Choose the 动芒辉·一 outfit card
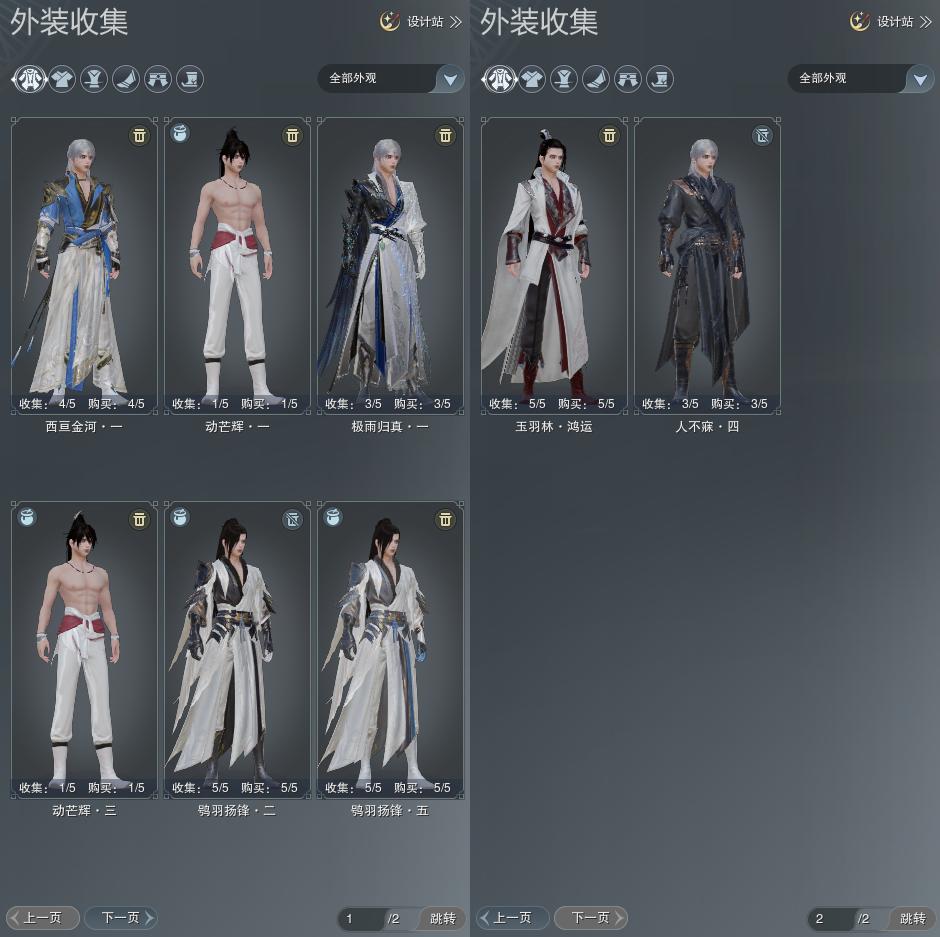Screen dimensions: 940x937 pos(237,265)
